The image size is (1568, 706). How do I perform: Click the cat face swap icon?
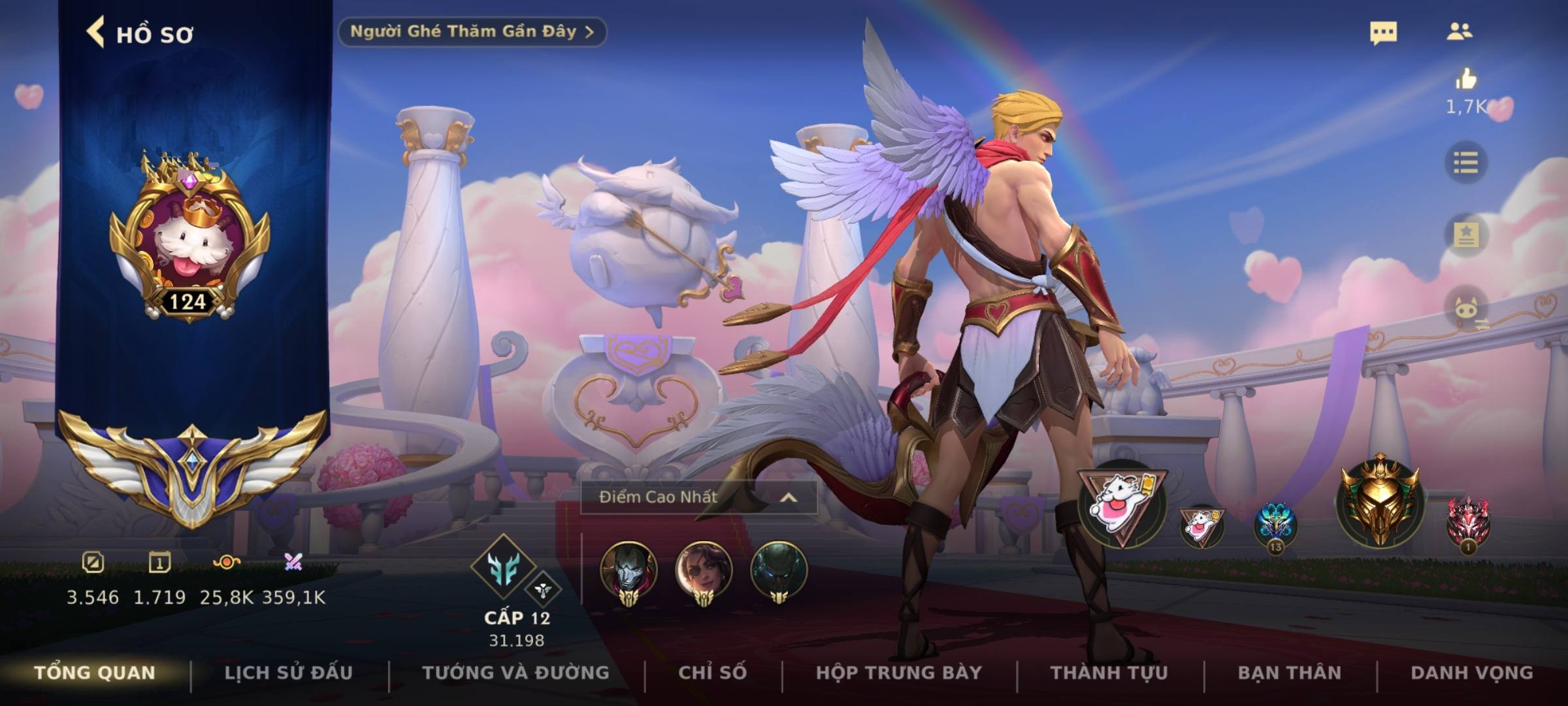pos(1467,309)
